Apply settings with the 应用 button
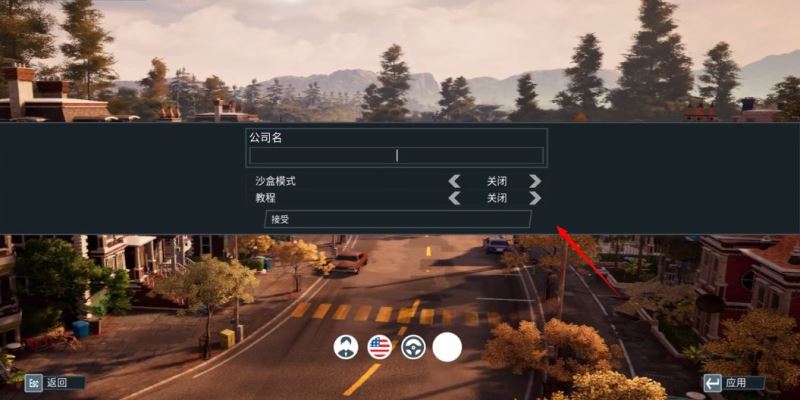800x400 pixels. 733,382
